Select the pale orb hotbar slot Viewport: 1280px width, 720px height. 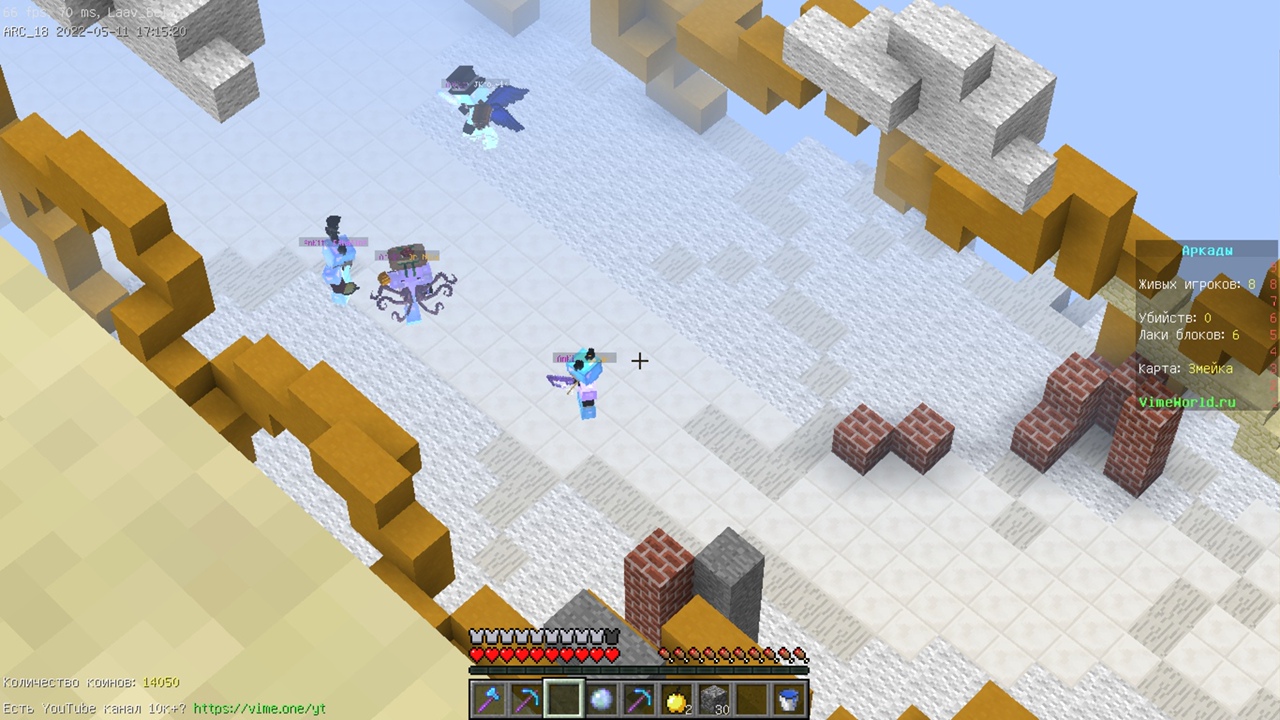[601, 700]
